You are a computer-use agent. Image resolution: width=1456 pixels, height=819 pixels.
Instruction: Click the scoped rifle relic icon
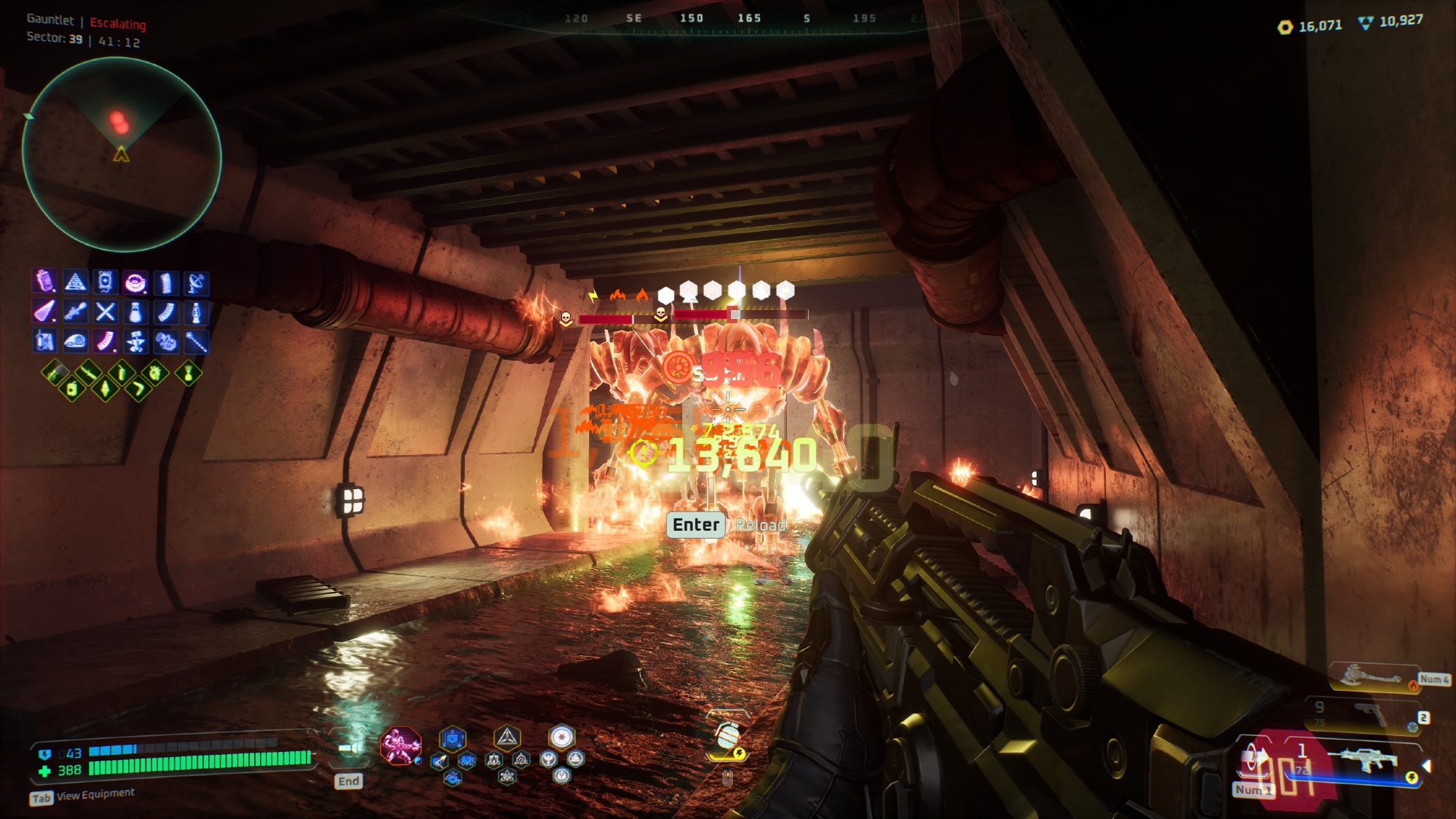pos(75,312)
